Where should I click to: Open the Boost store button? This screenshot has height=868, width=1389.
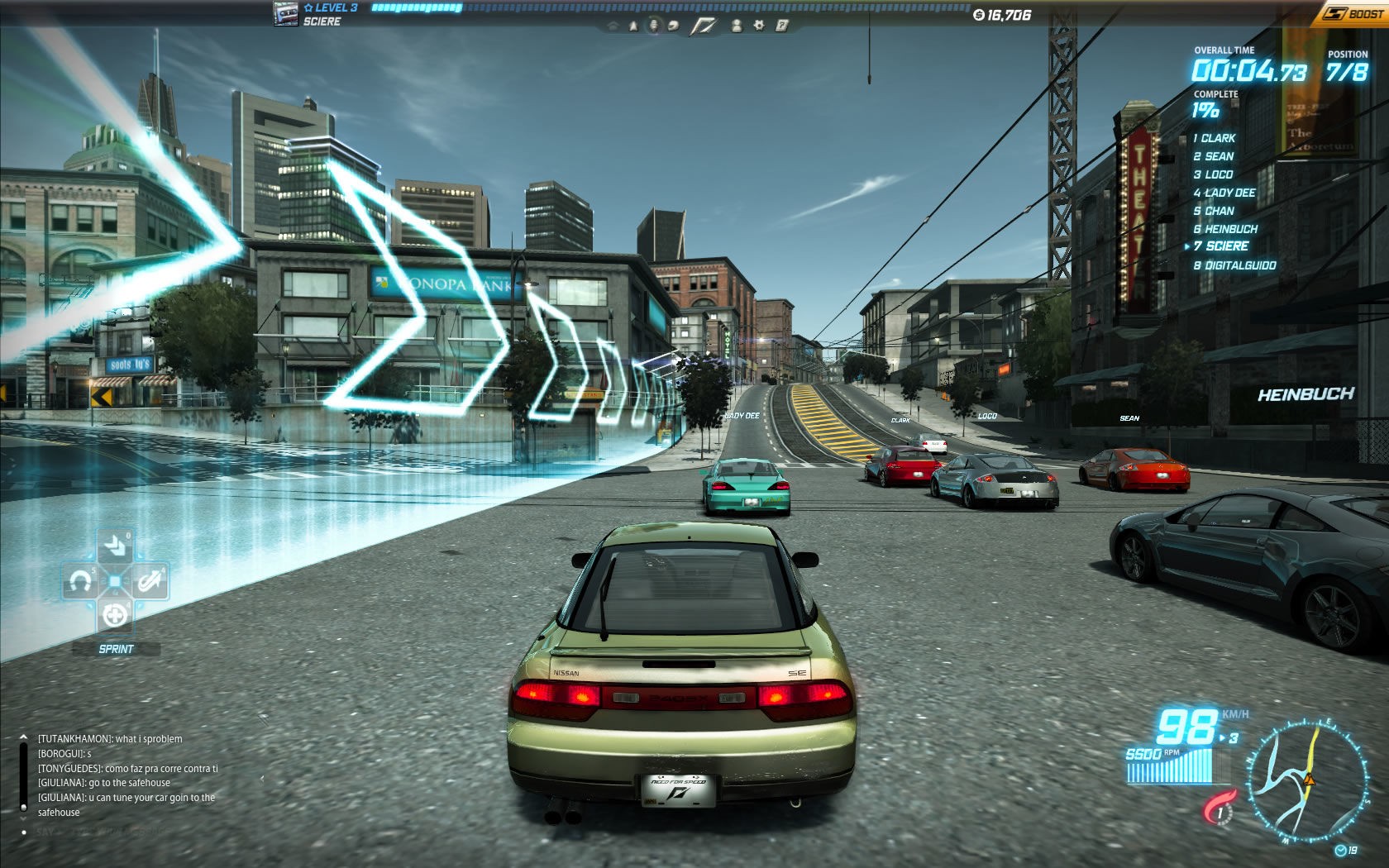pyautogui.click(x=1351, y=13)
